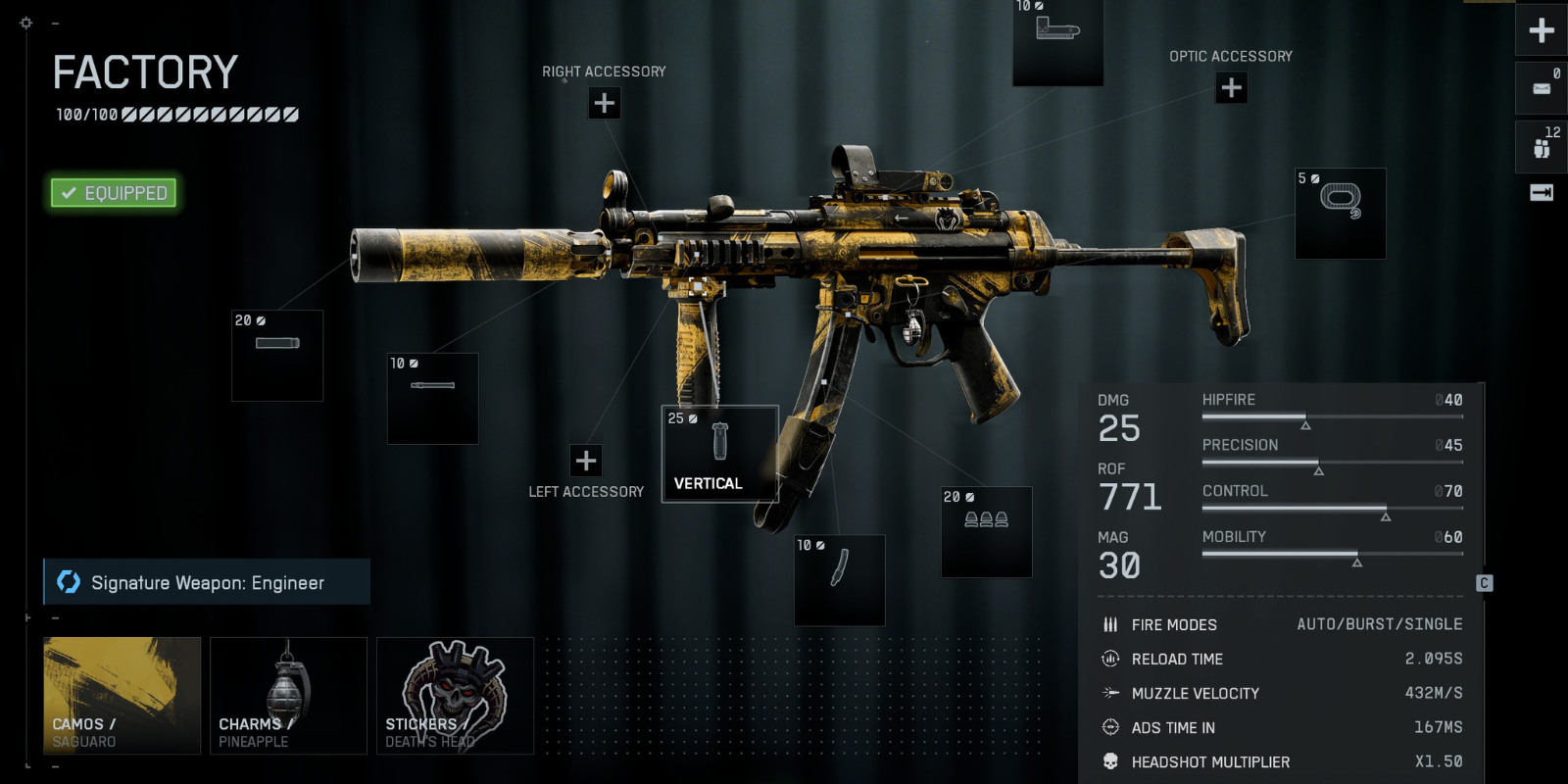Screen dimensions: 1568x784
Task: Select the suppressor attachment slot showing 20
Action: [276, 356]
